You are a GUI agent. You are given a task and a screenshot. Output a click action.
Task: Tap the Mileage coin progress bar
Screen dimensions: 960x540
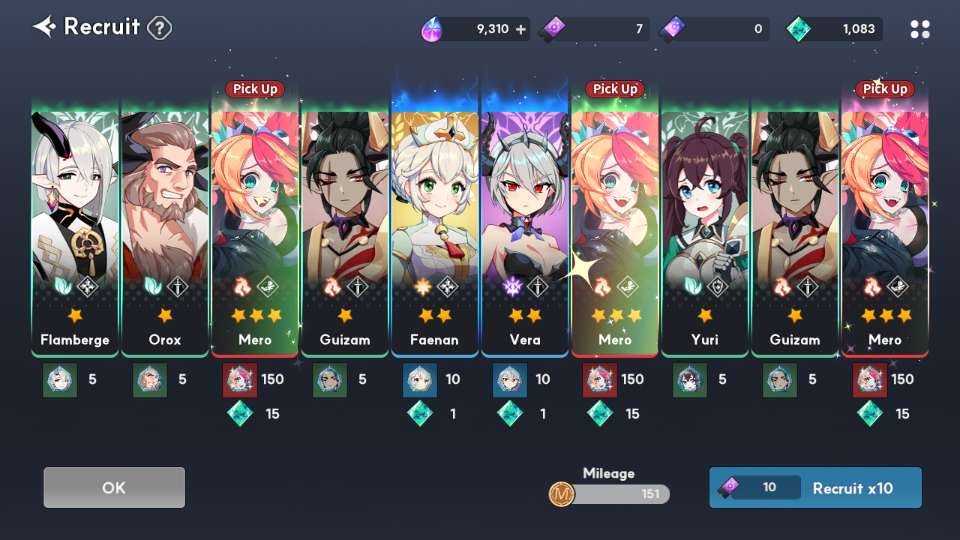pos(610,493)
